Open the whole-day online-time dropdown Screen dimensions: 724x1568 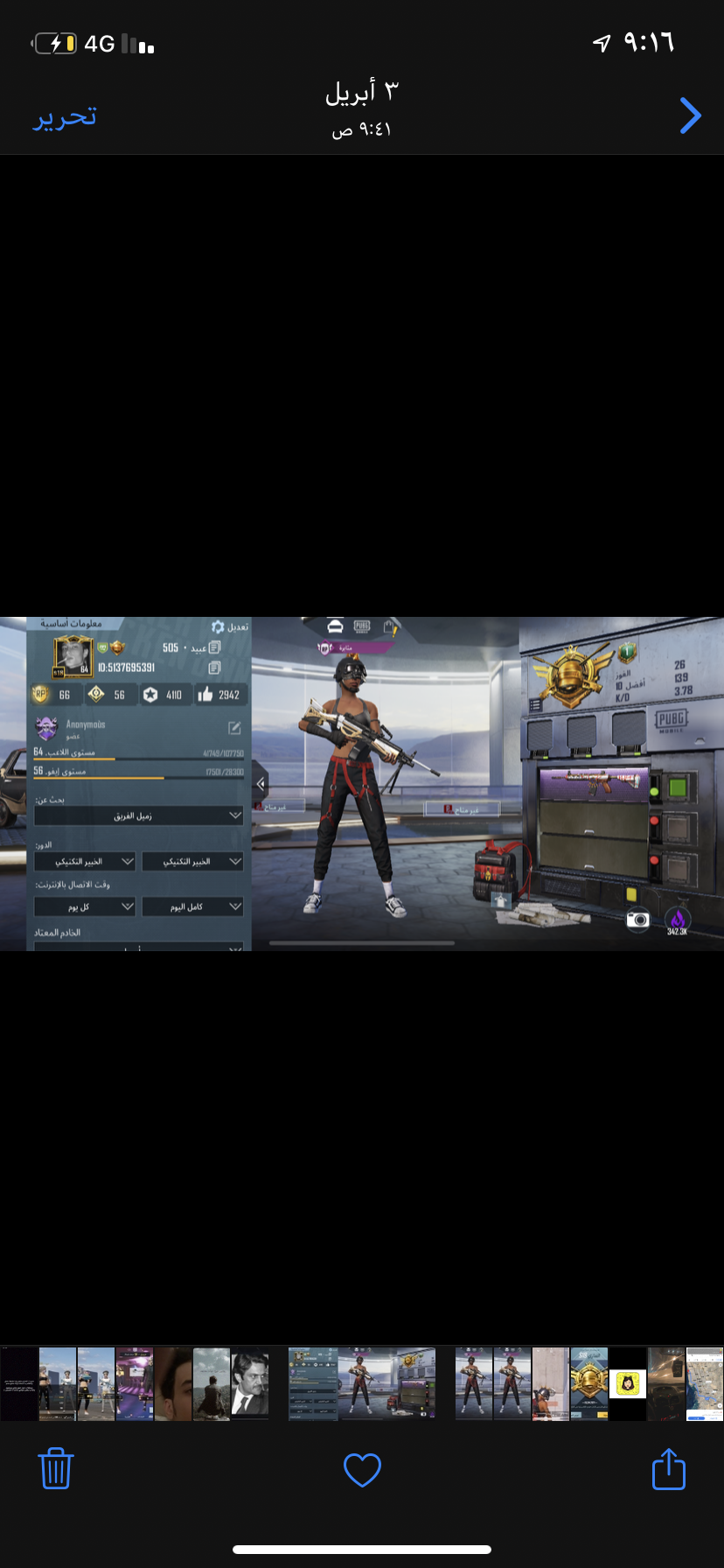[x=192, y=906]
